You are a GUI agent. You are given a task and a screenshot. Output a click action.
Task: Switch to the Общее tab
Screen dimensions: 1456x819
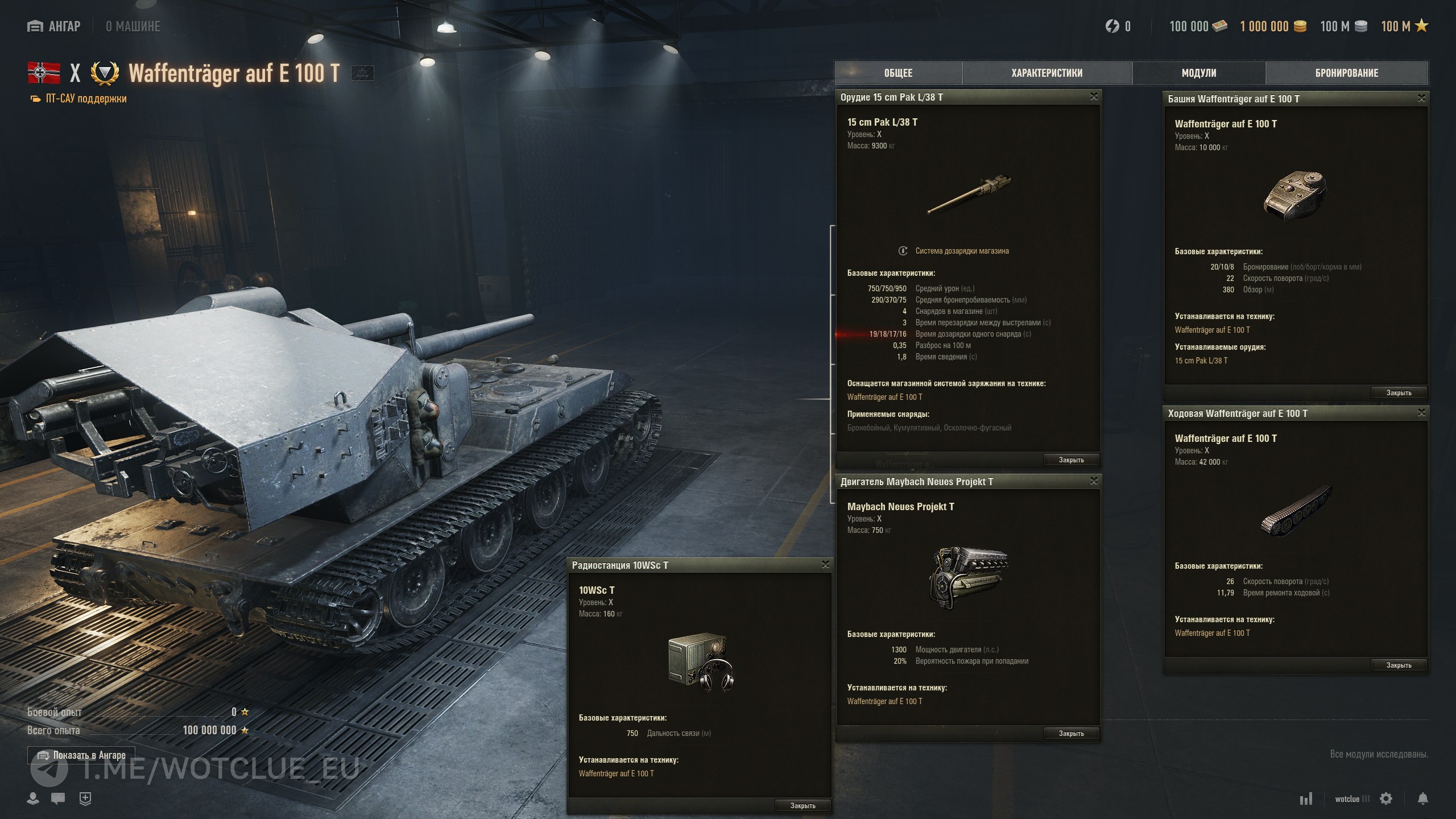coord(898,73)
